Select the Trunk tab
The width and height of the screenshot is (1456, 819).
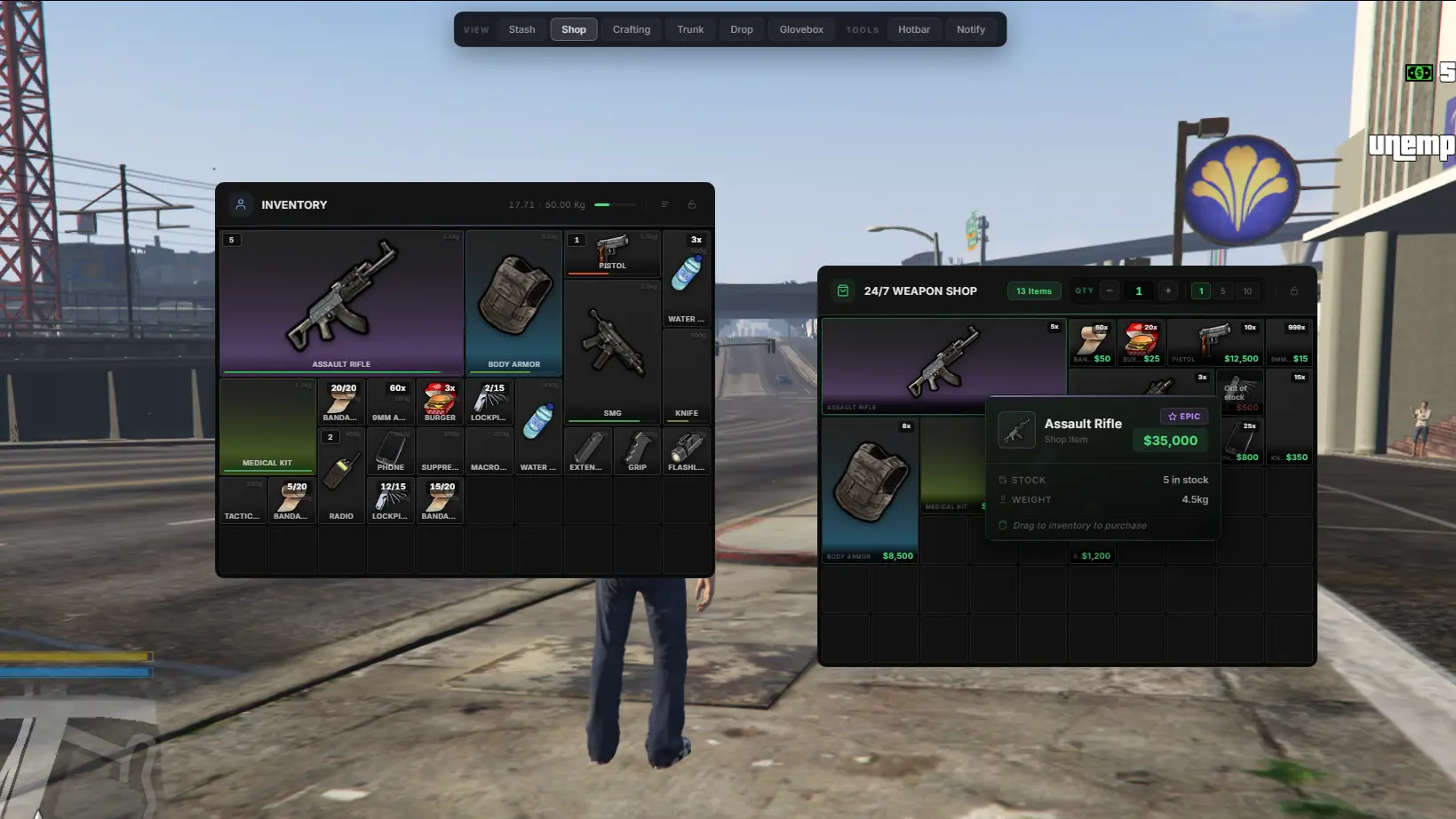click(x=690, y=29)
